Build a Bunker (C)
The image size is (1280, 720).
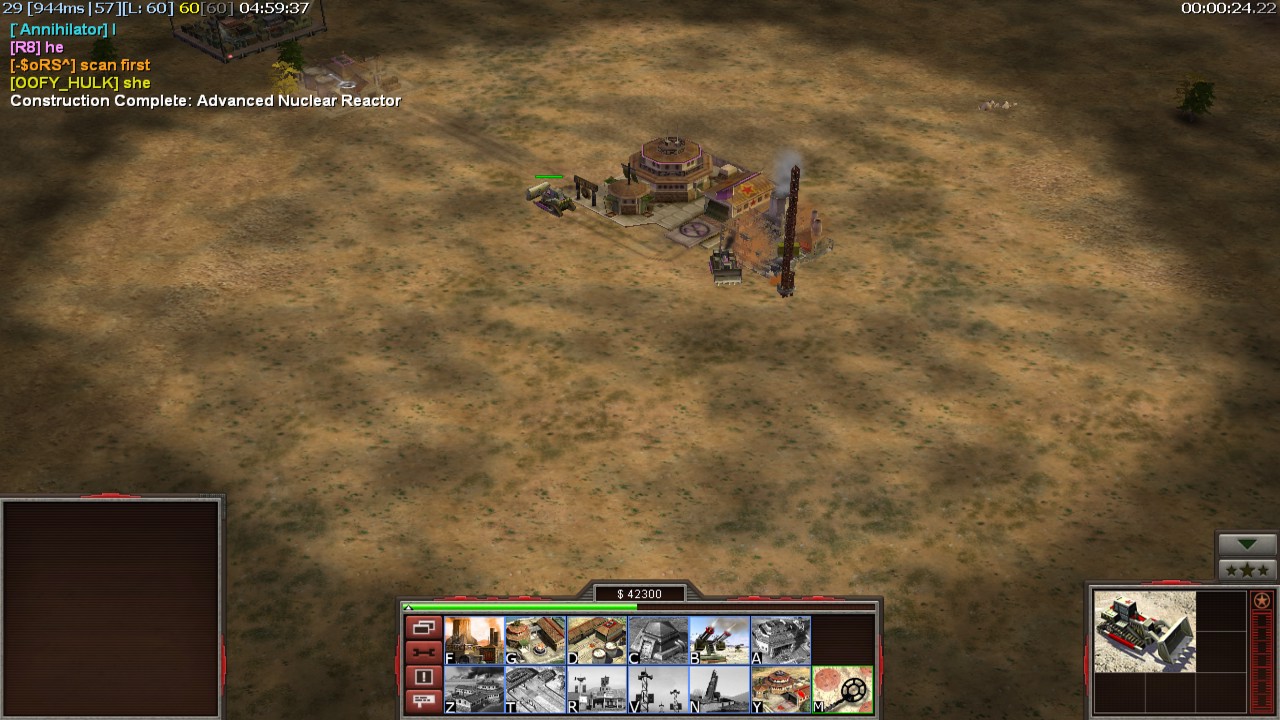658,640
